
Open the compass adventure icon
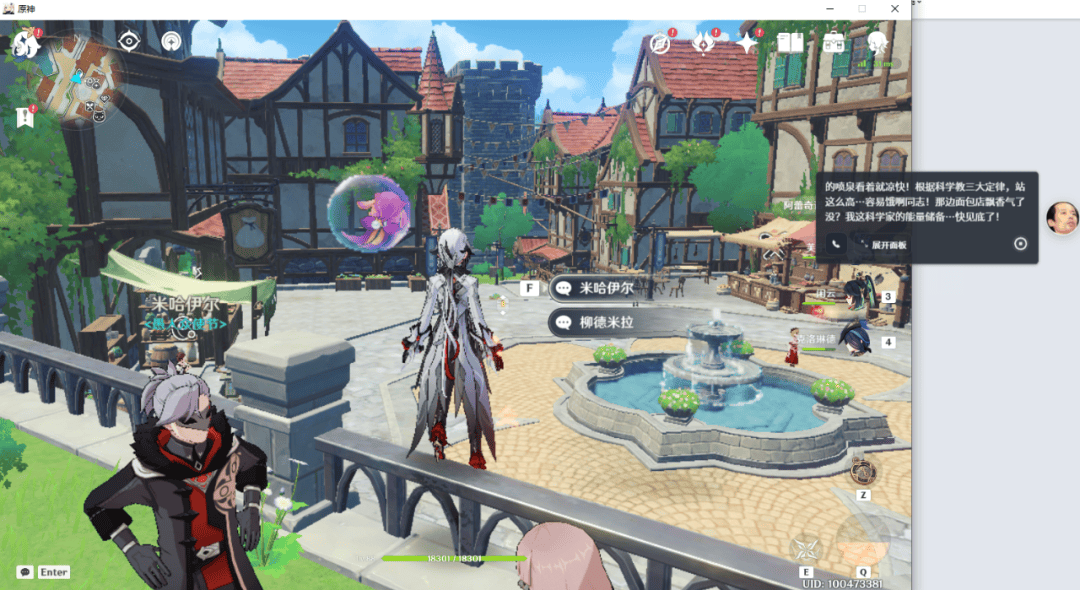click(x=659, y=43)
